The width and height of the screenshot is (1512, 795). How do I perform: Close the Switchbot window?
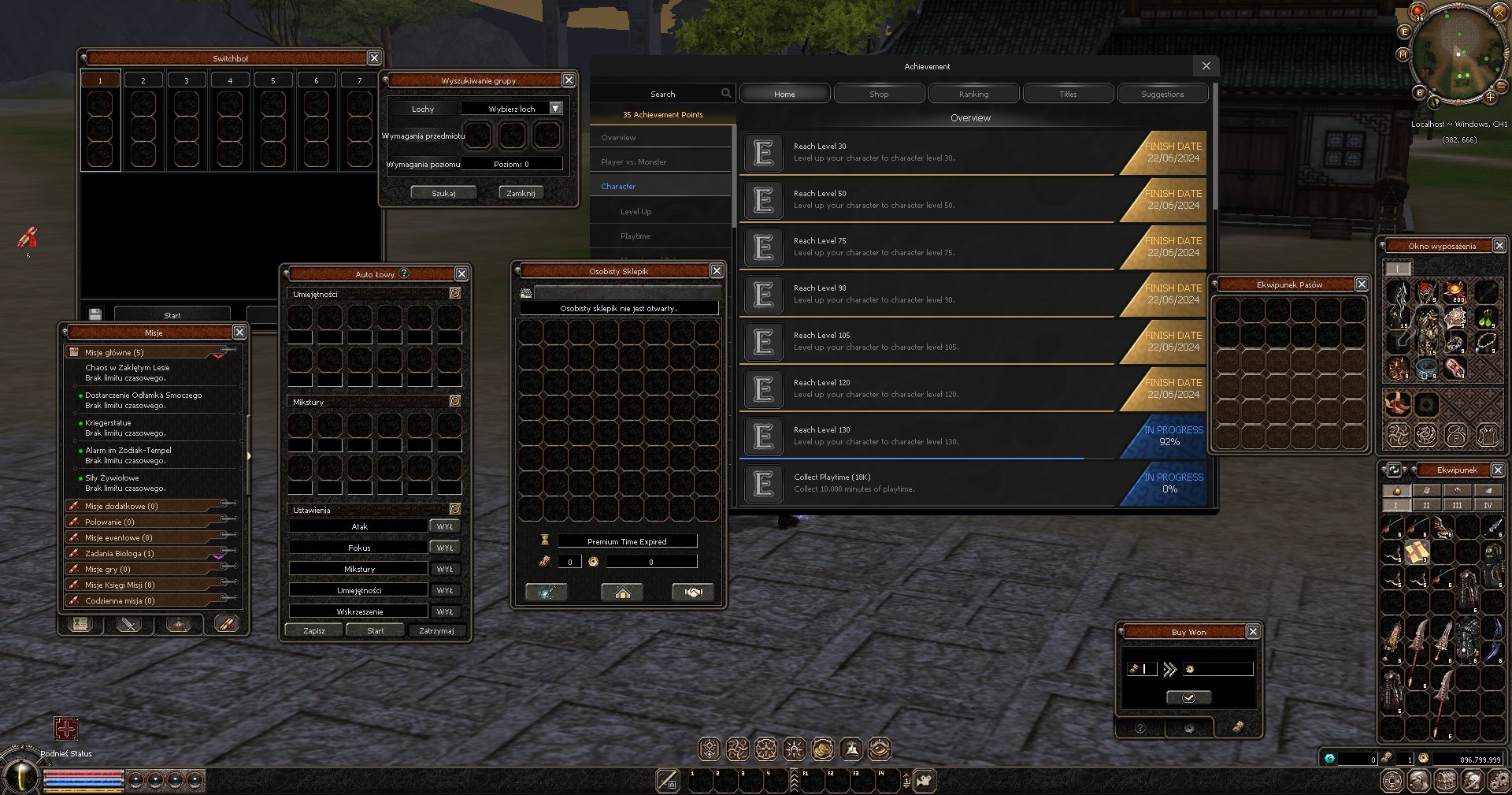coord(374,58)
